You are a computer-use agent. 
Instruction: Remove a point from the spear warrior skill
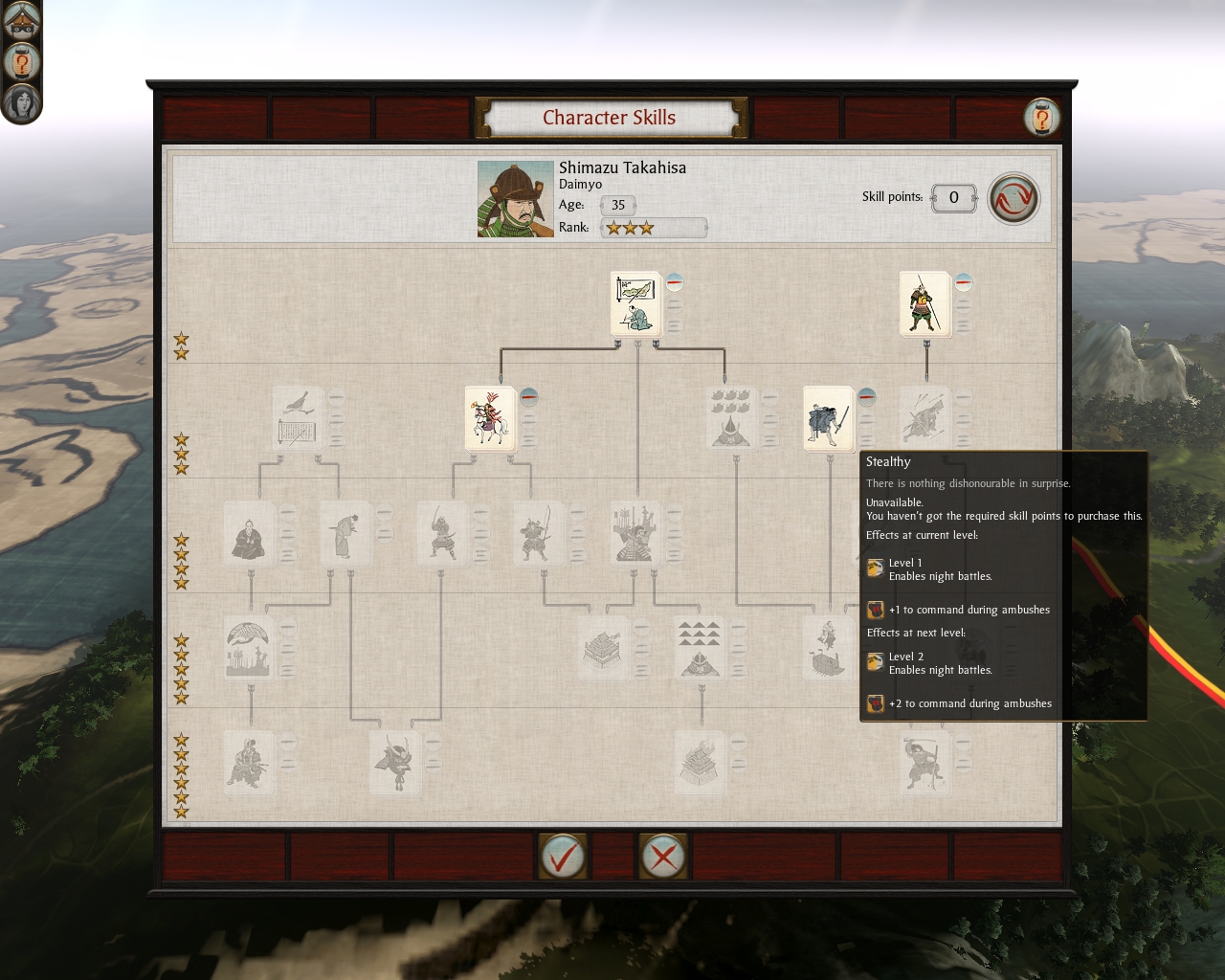coord(964,281)
